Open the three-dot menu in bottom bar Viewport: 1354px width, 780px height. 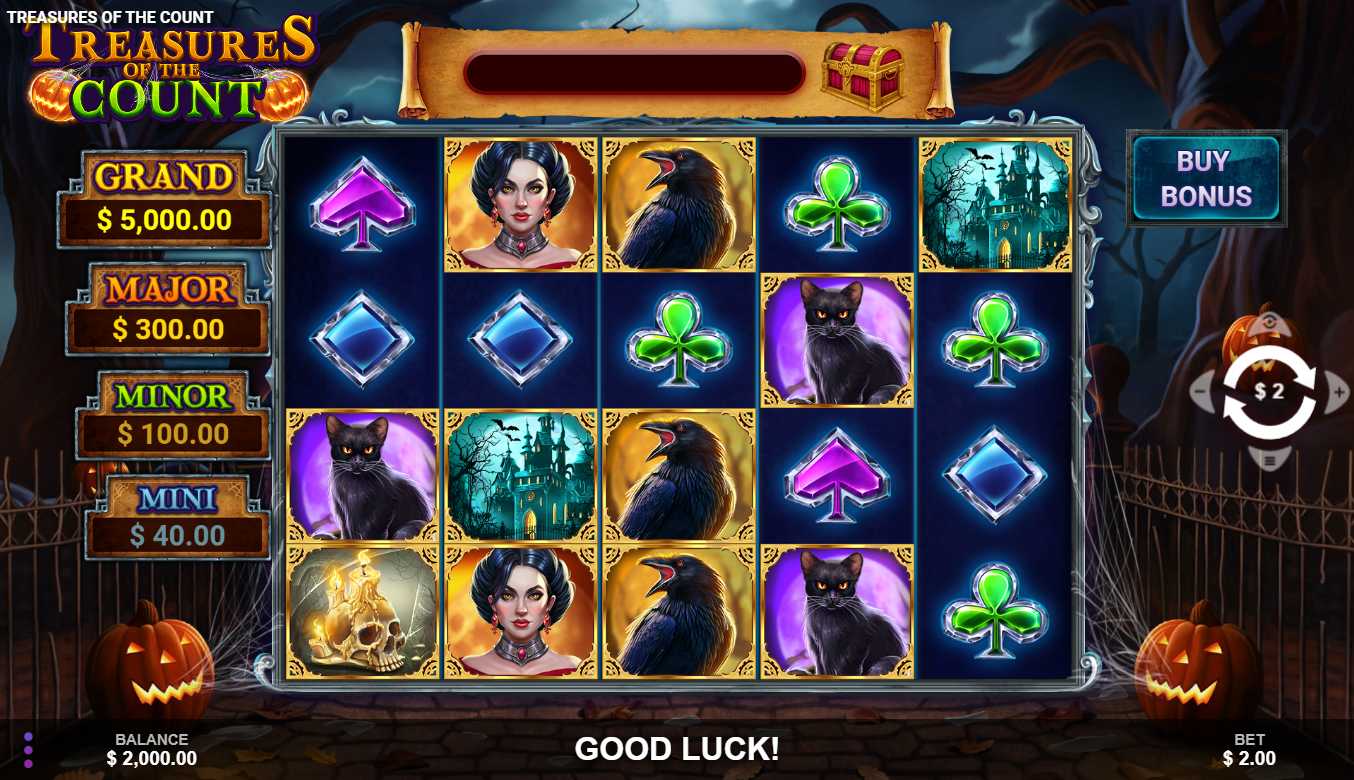28,750
